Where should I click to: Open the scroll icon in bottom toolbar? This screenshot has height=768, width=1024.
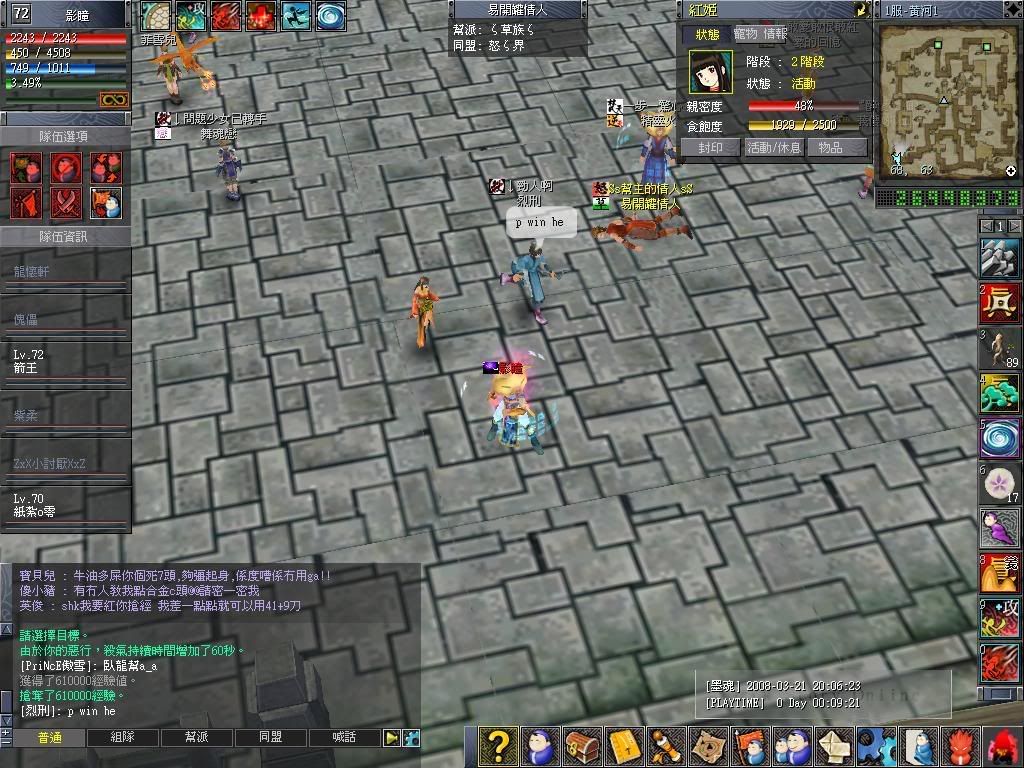click(664, 747)
